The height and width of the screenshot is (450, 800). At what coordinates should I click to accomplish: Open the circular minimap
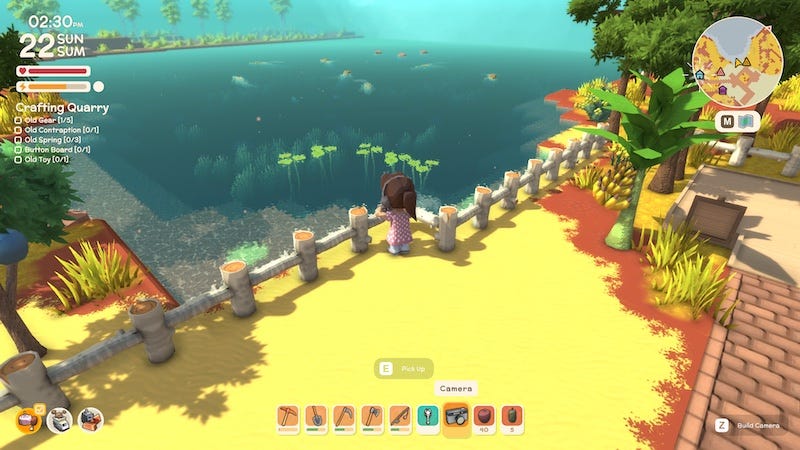(737, 59)
